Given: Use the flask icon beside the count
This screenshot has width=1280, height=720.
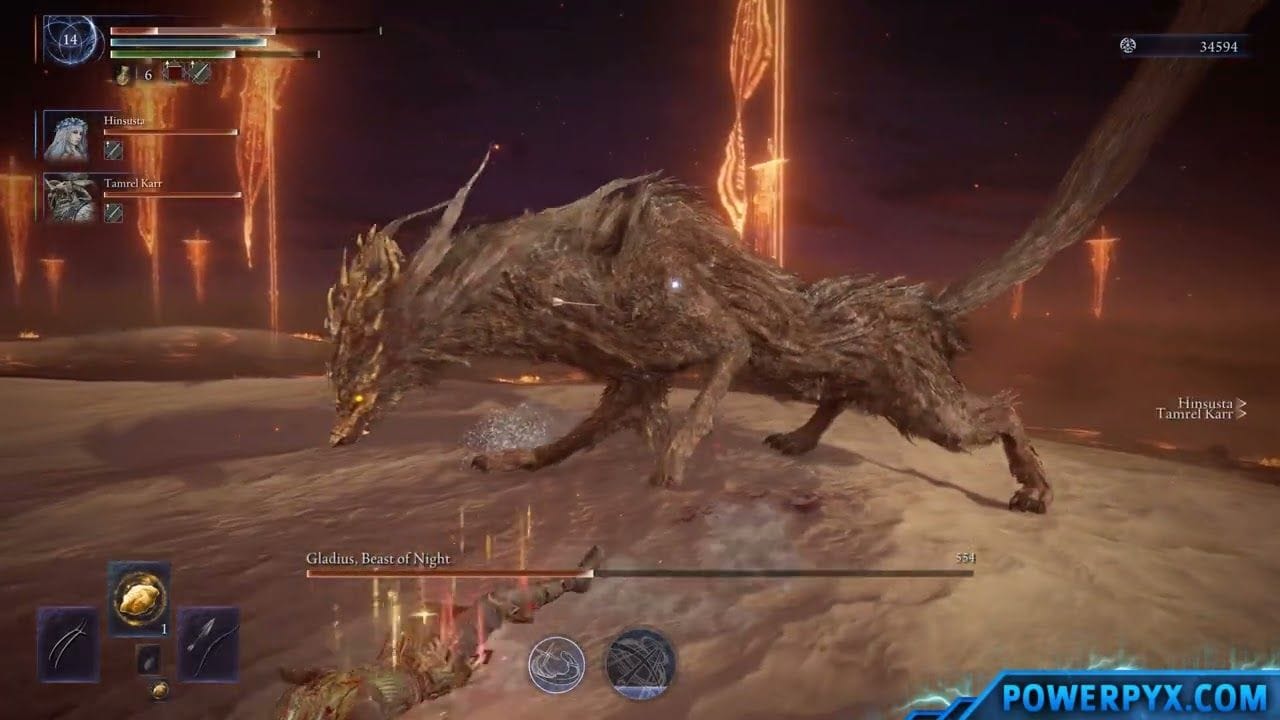Looking at the screenshot, I should click(x=123, y=74).
